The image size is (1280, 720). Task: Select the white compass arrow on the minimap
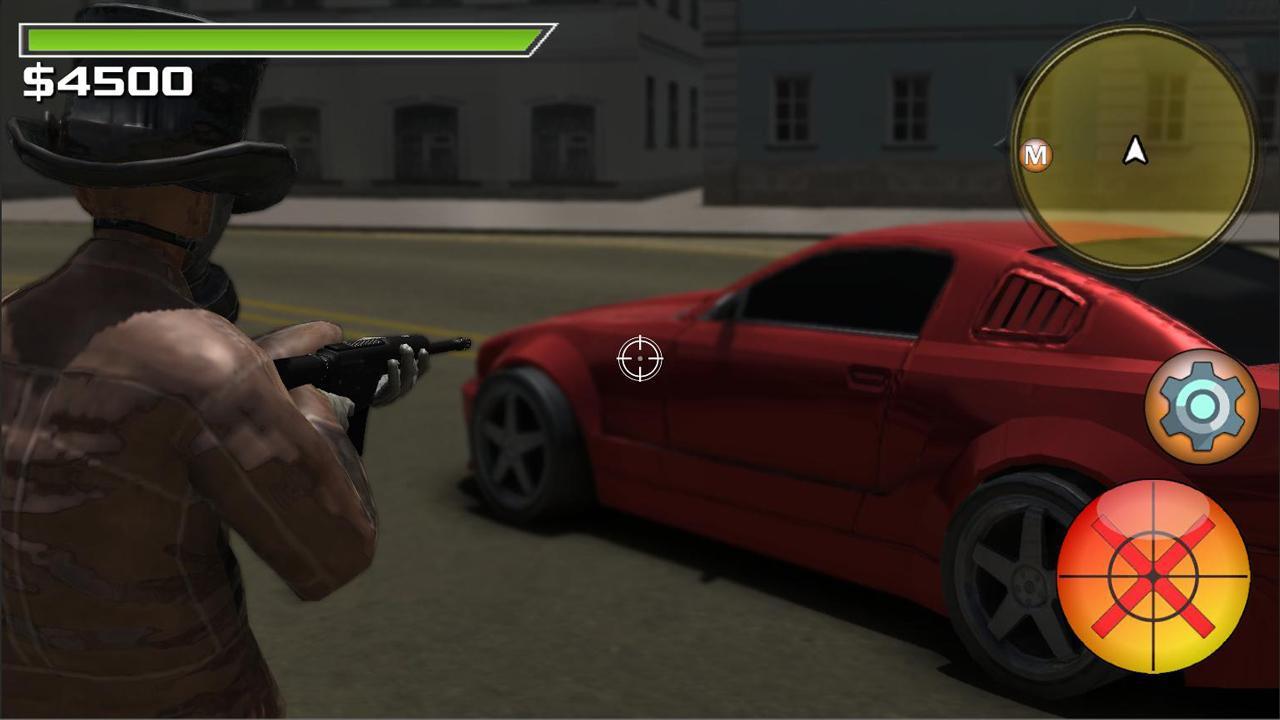[x=1134, y=152]
